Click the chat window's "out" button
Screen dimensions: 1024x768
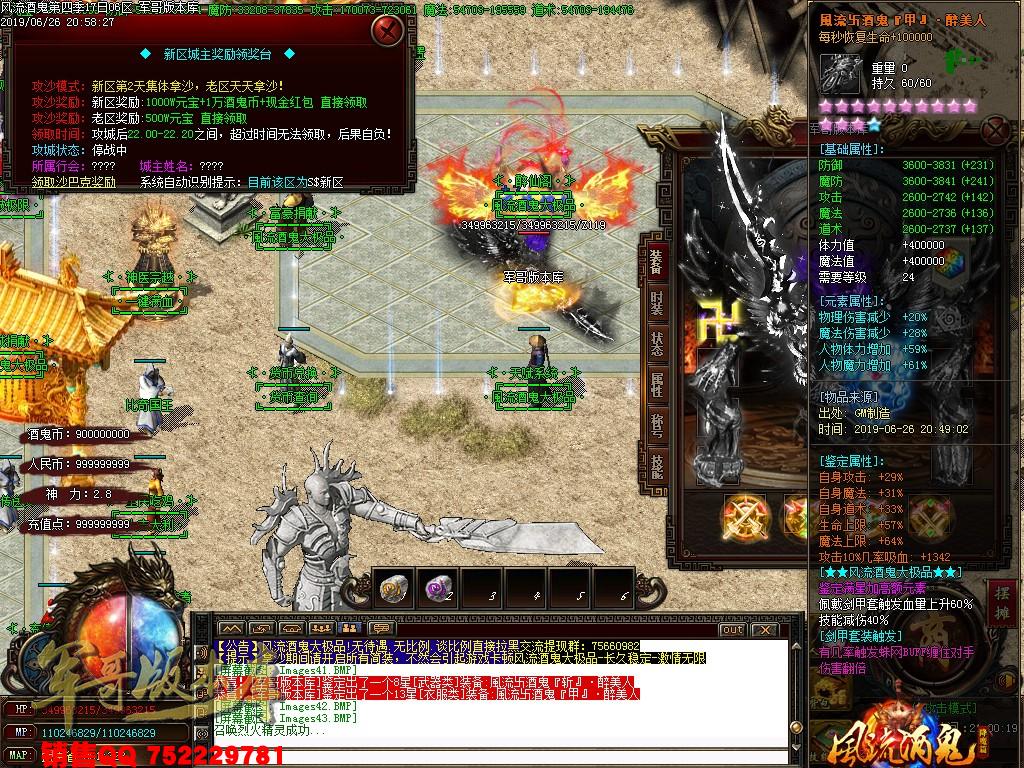(x=732, y=629)
